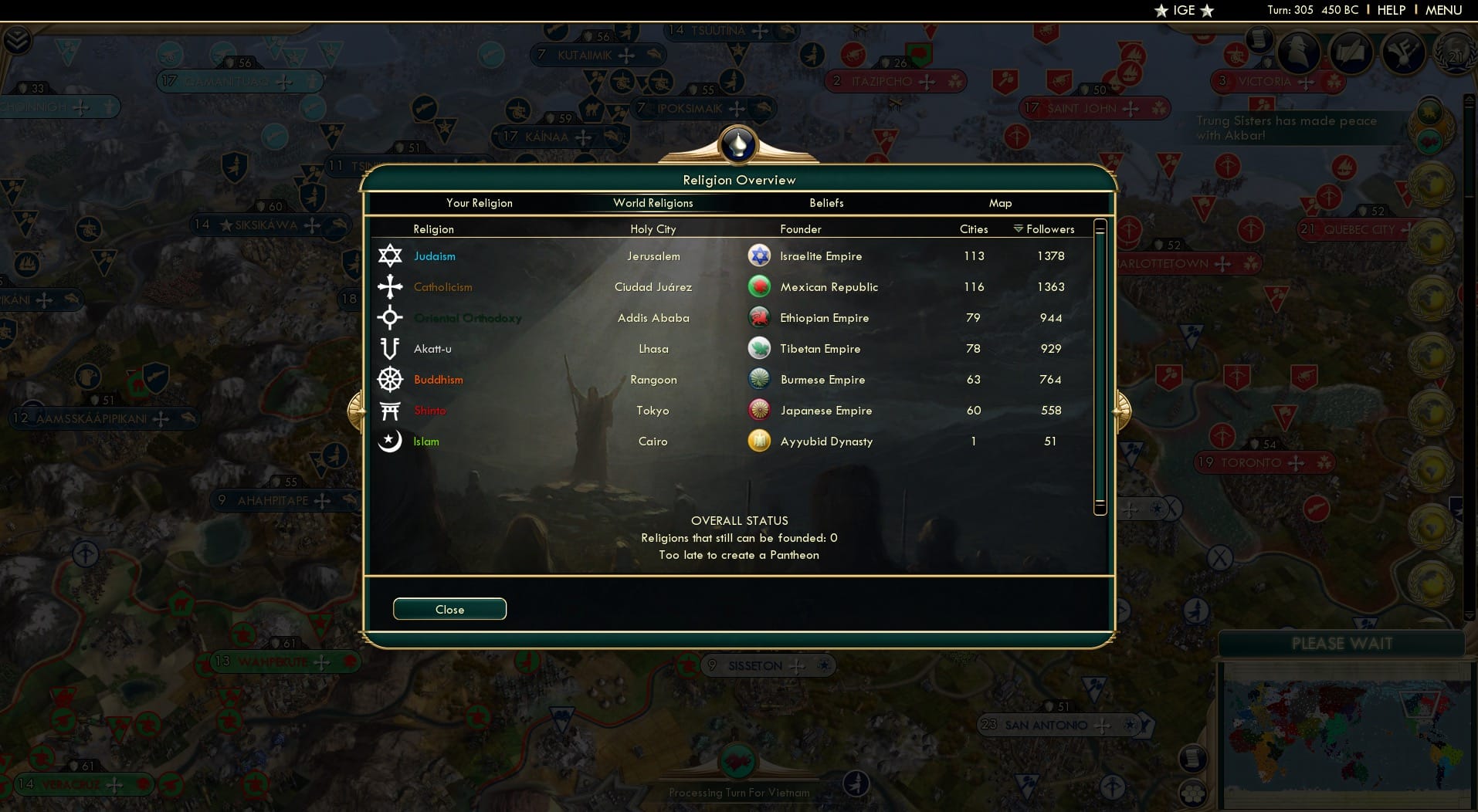Open the MENU from the top bar
Image resolution: width=1478 pixels, height=812 pixels.
click(1446, 10)
